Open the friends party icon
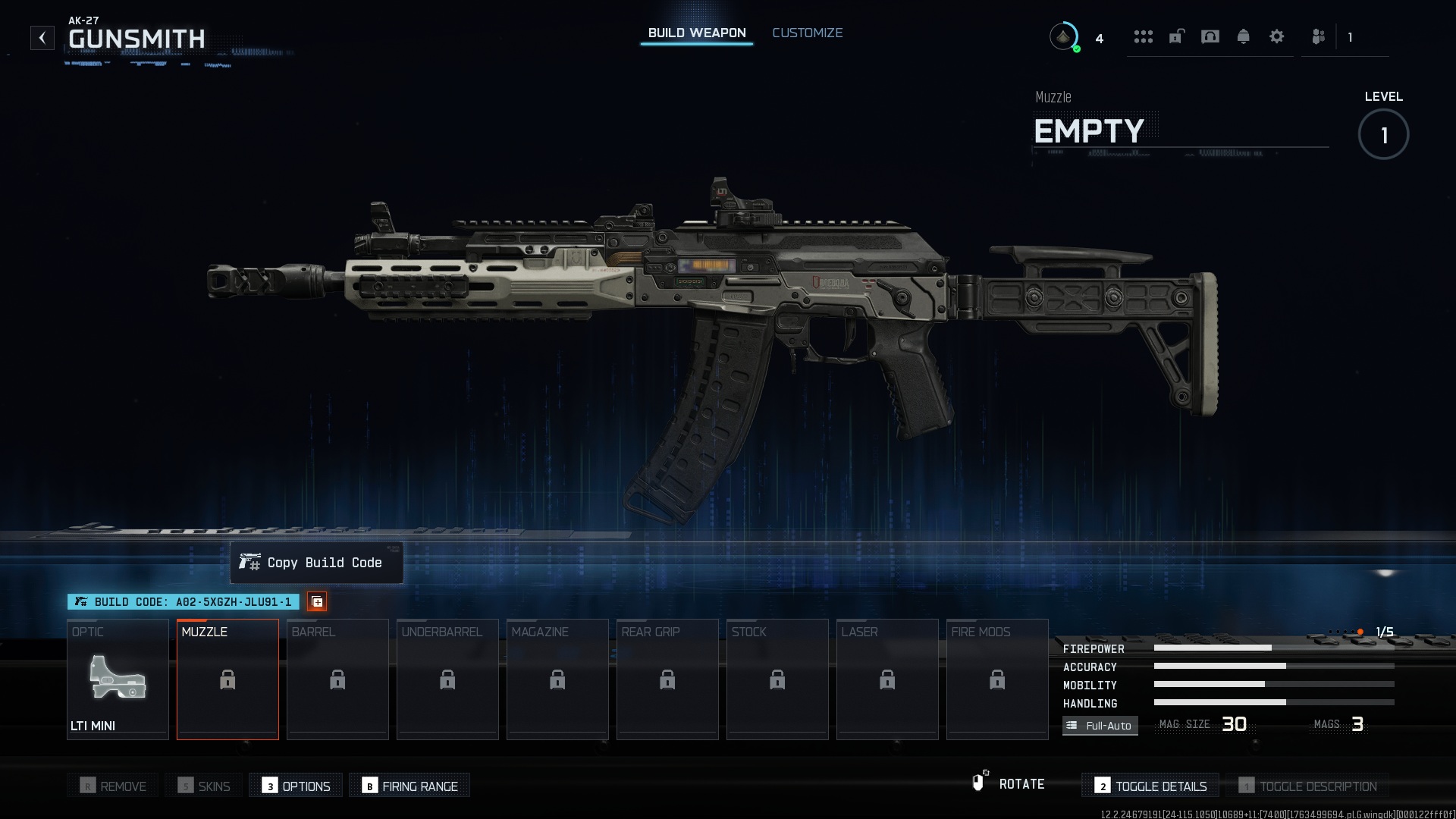 pos(1318,36)
